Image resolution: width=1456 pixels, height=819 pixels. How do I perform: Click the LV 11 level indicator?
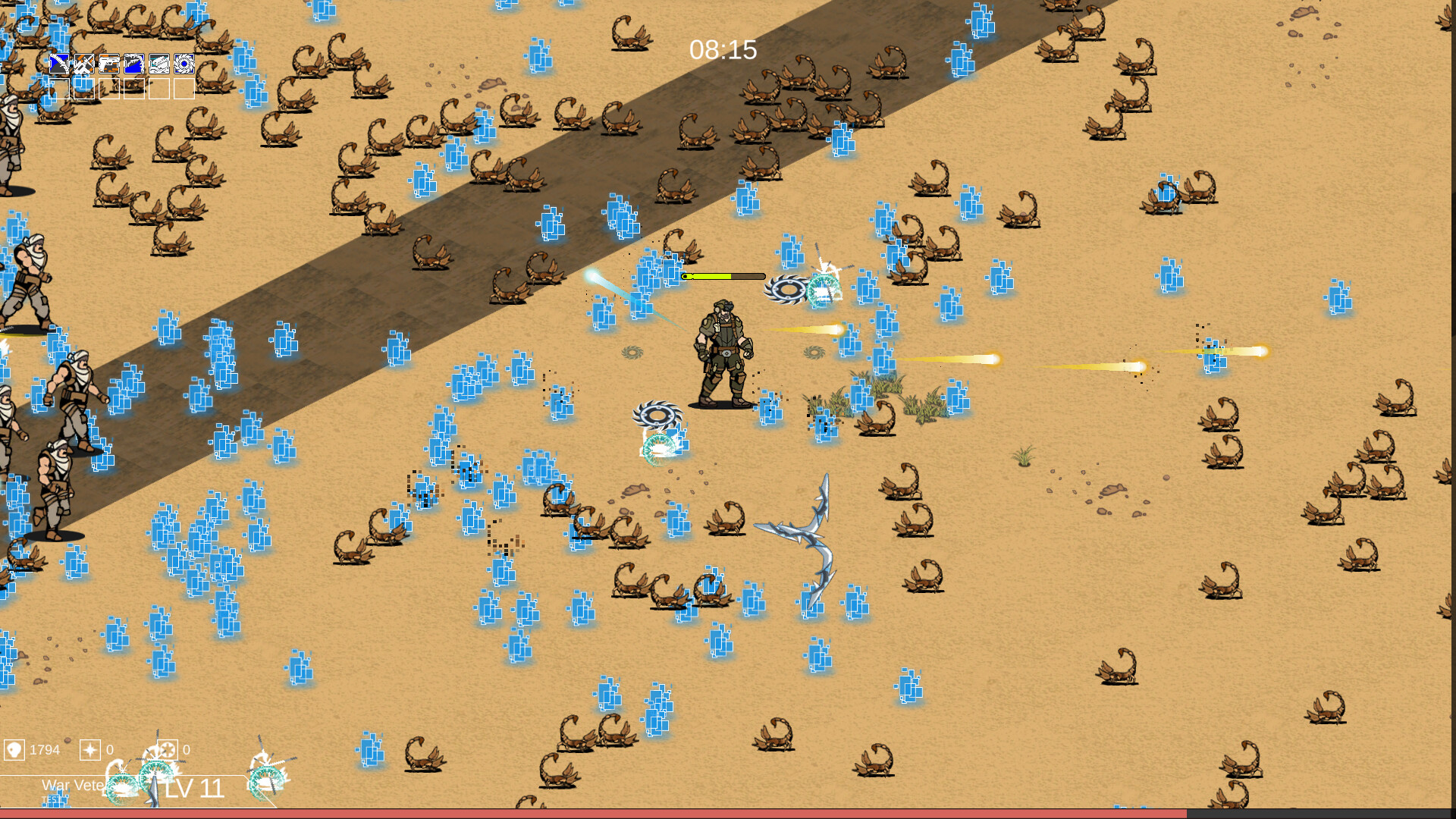coord(194,789)
